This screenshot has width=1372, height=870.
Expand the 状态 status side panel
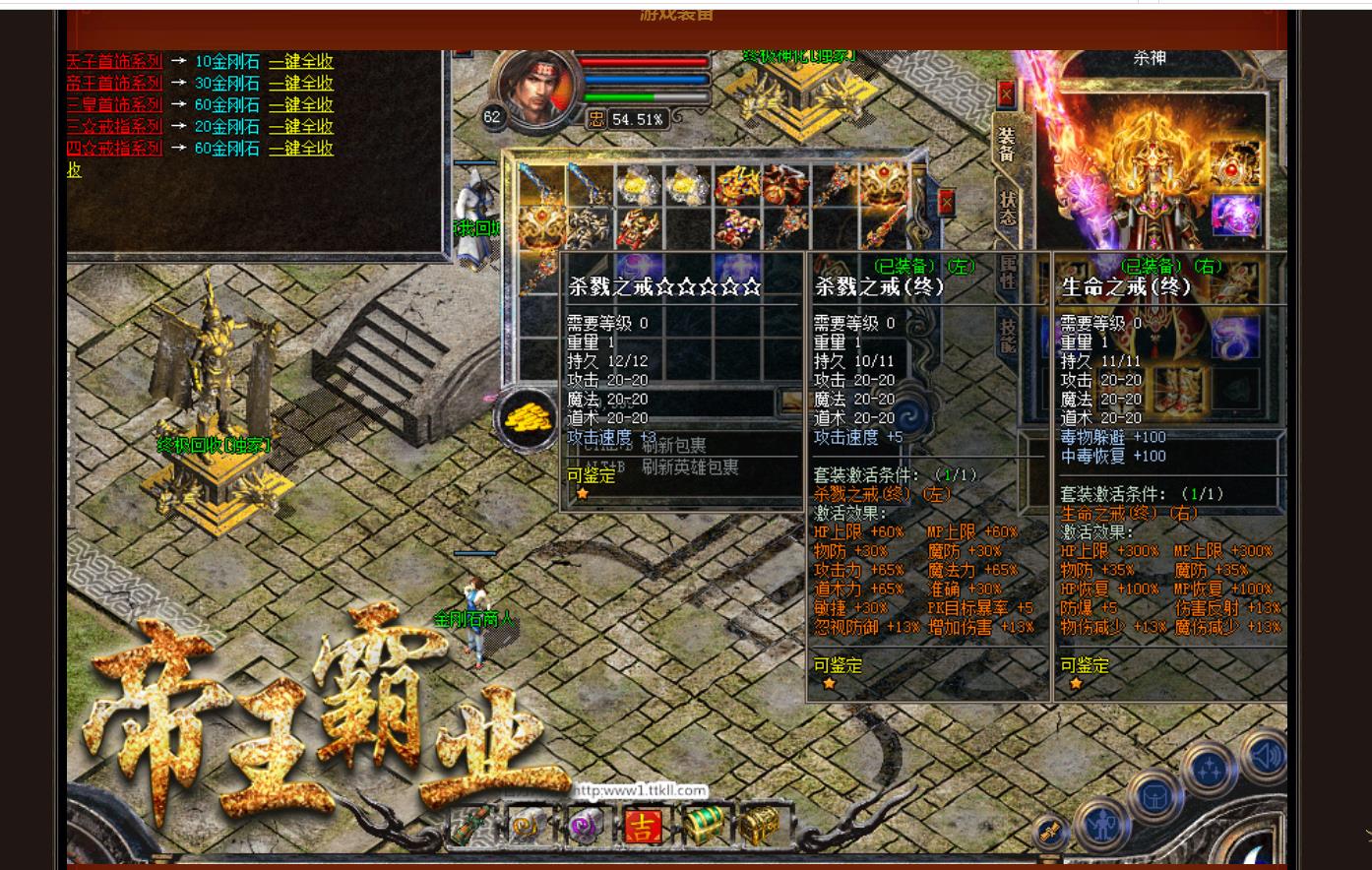click(x=1008, y=205)
